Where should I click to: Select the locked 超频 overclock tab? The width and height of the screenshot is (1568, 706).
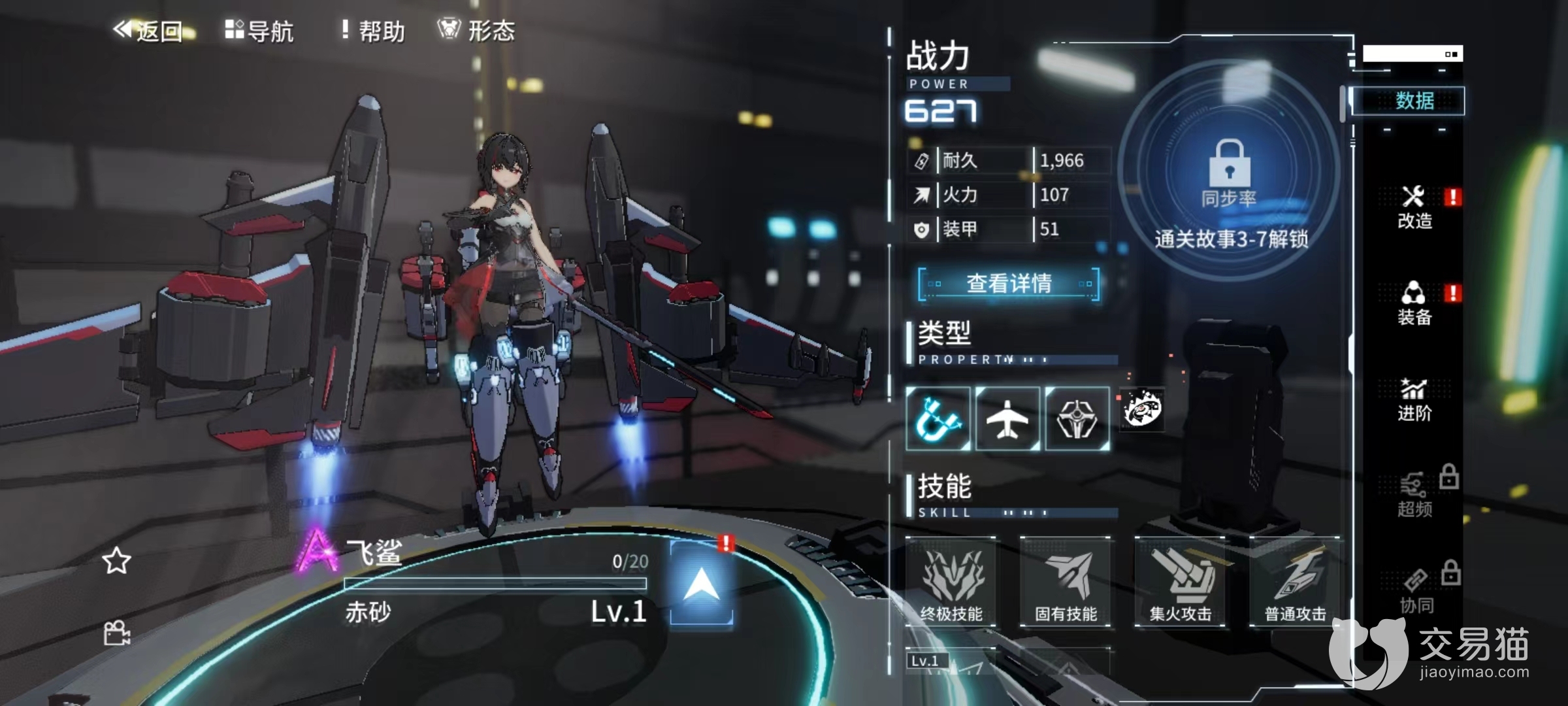(x=1414, y=496)
